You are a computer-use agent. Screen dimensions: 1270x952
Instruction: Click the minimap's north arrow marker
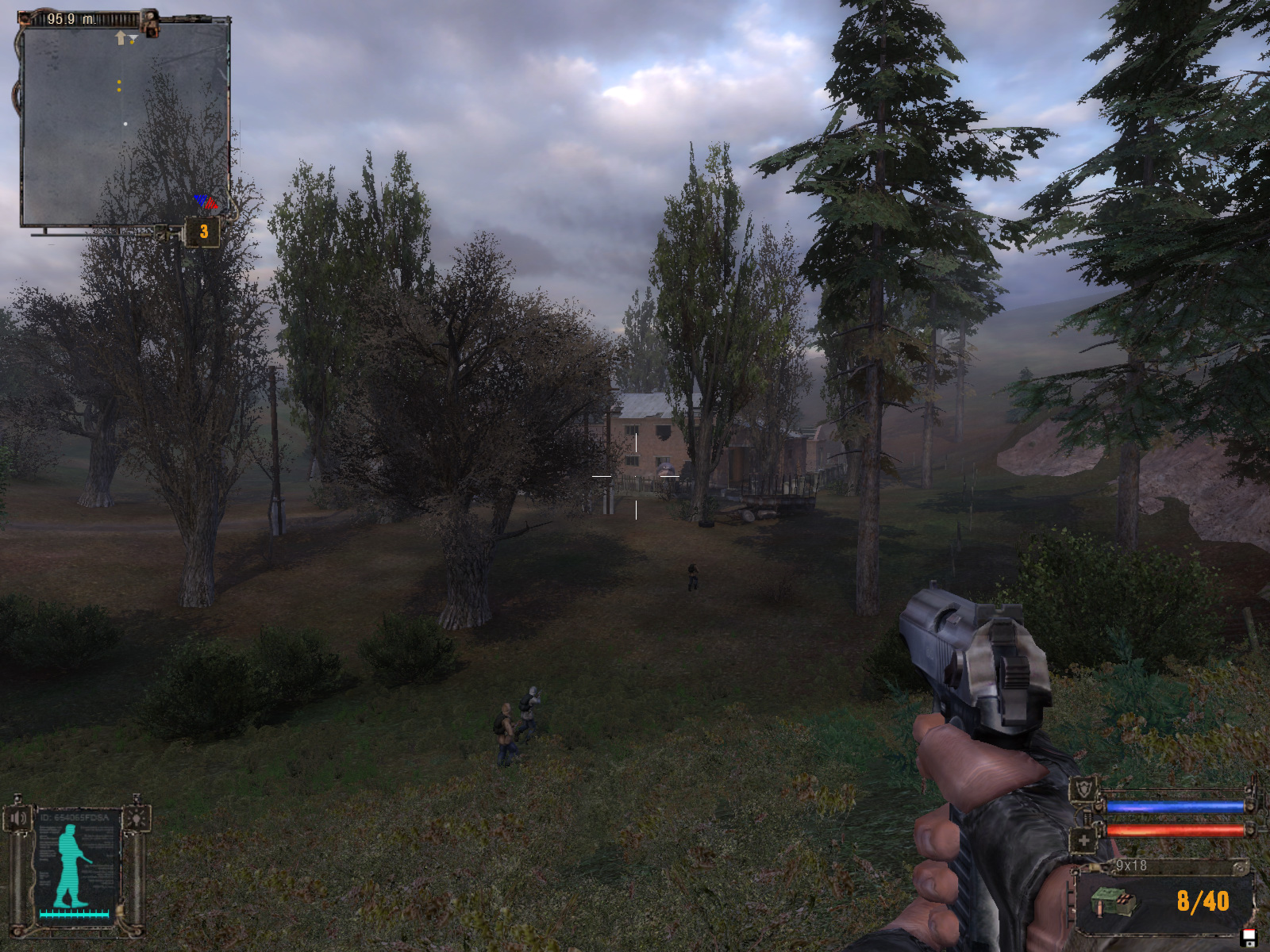[121, 37]
